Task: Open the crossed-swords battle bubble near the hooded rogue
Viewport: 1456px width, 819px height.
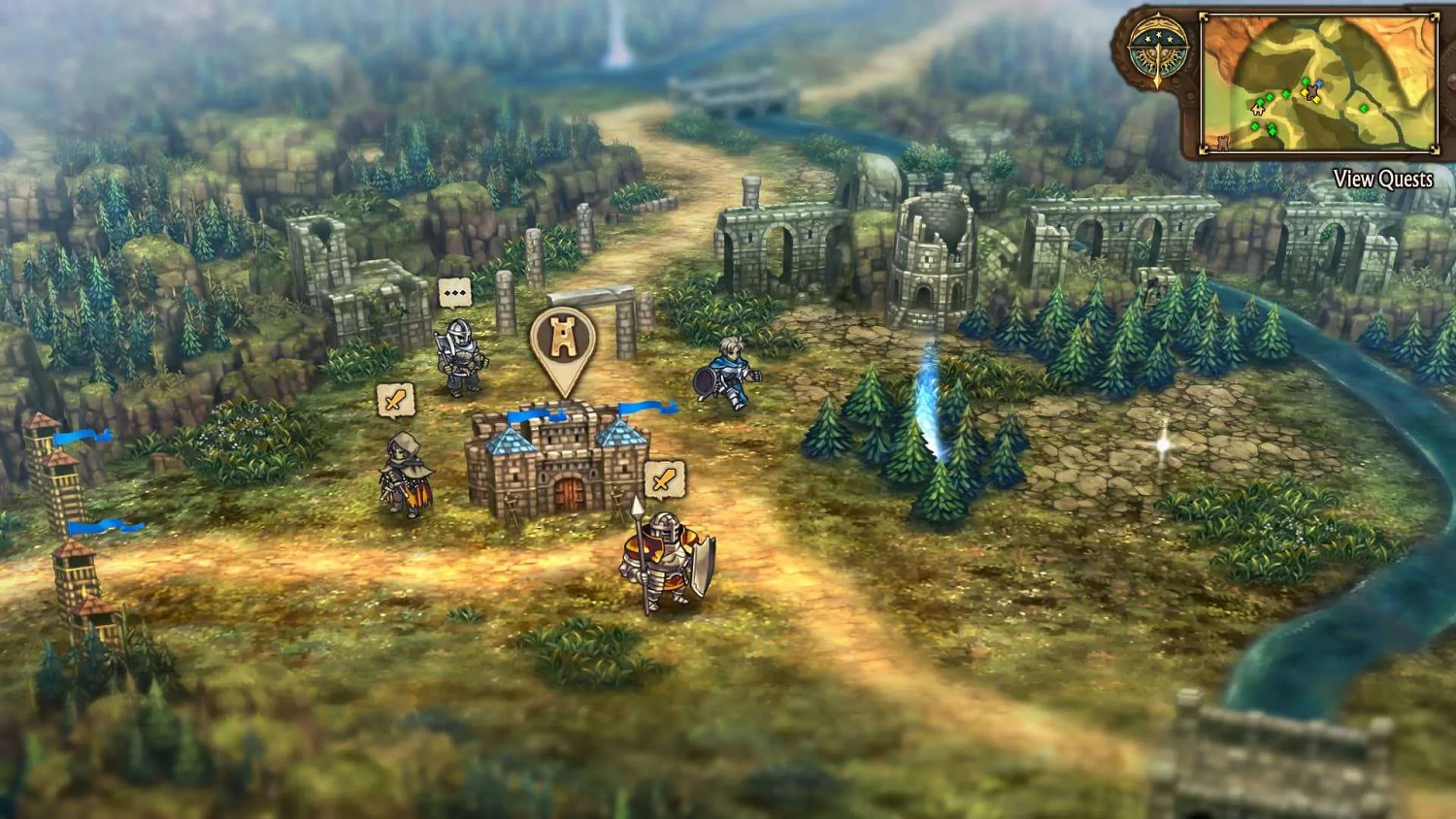Action: pos(395,400)
